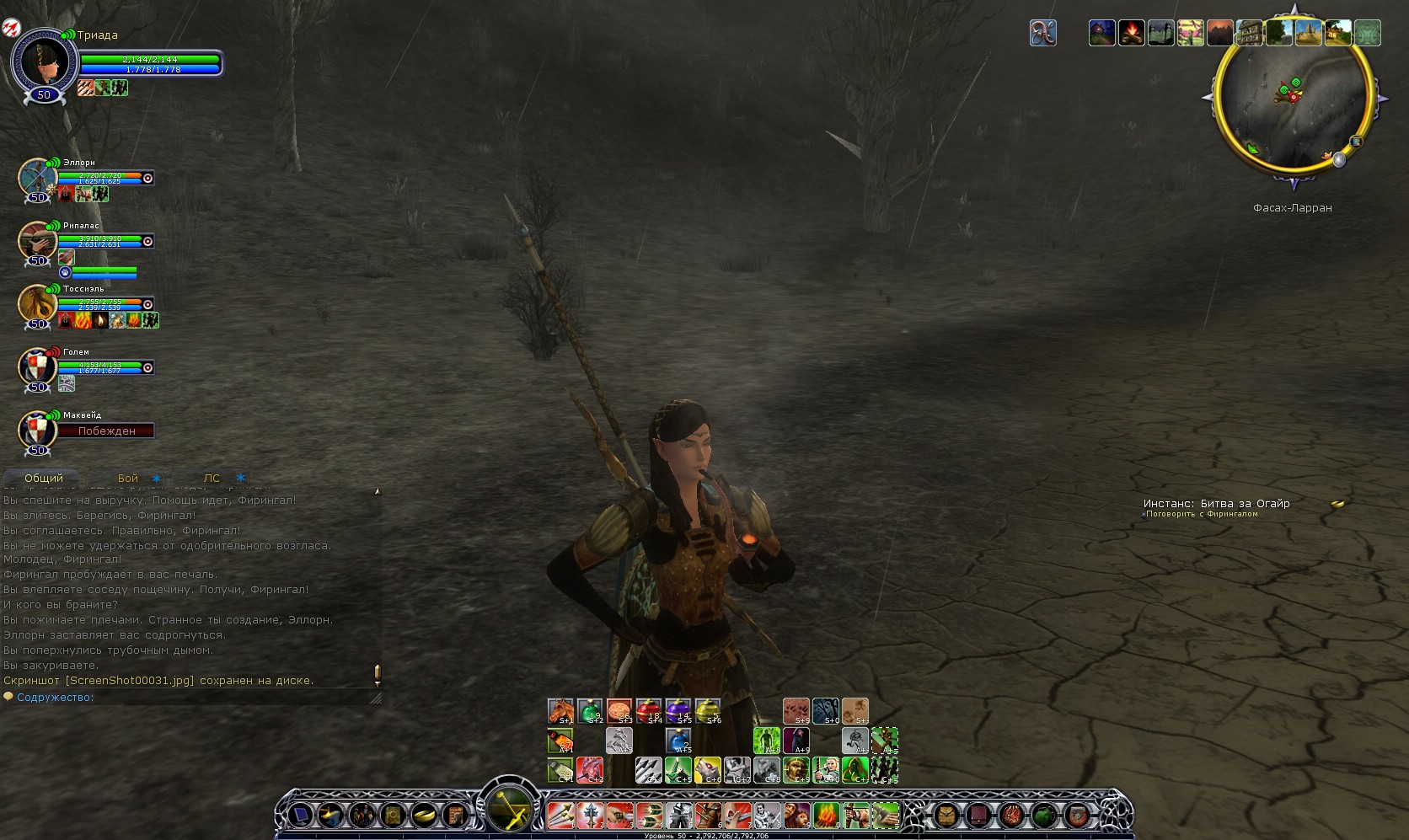The image size is (1409, 840).
Task: Eat the cookie food item quickslot
Action: coord(619,711)
